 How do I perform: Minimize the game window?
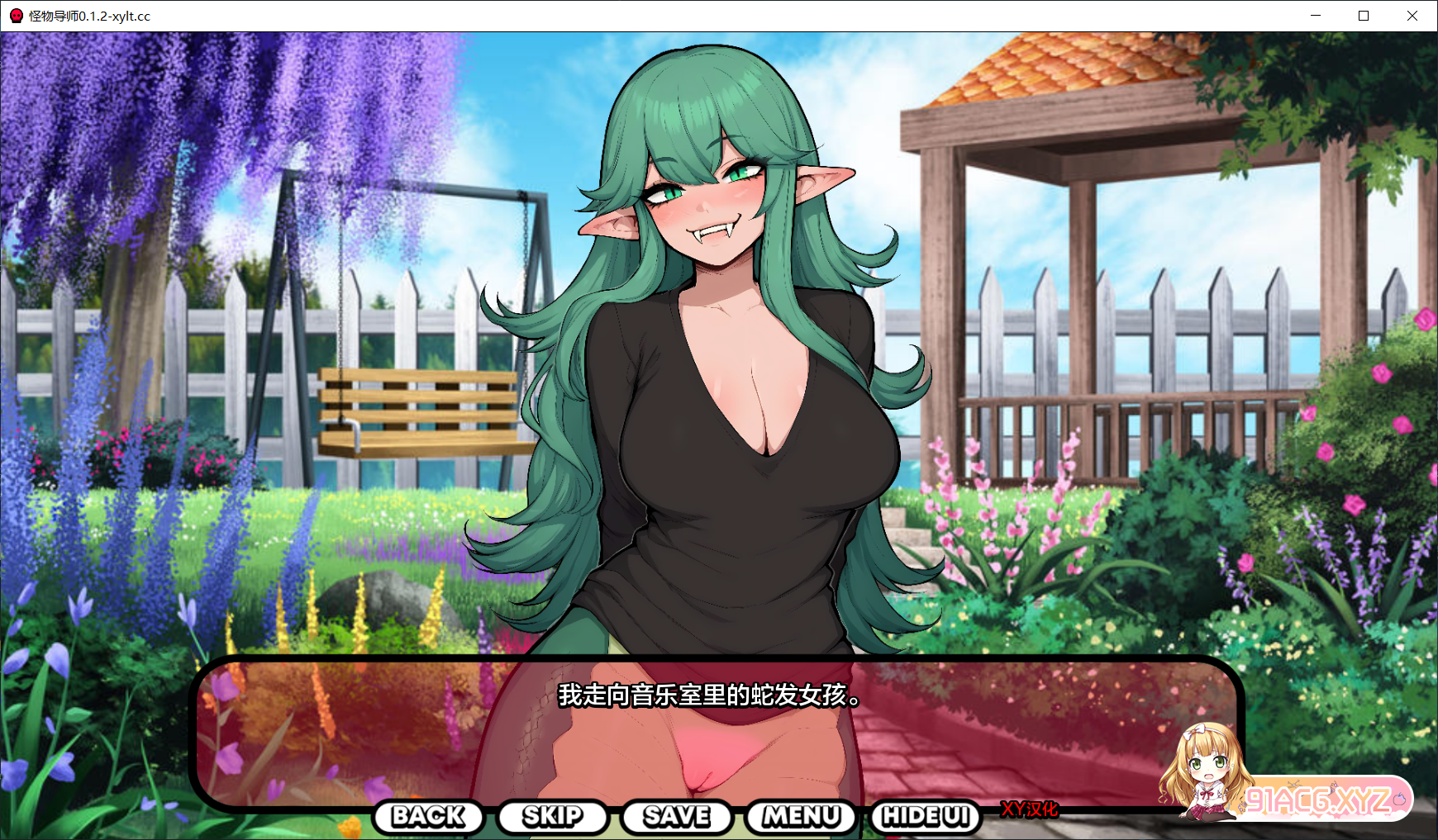tap(1316, 15)
